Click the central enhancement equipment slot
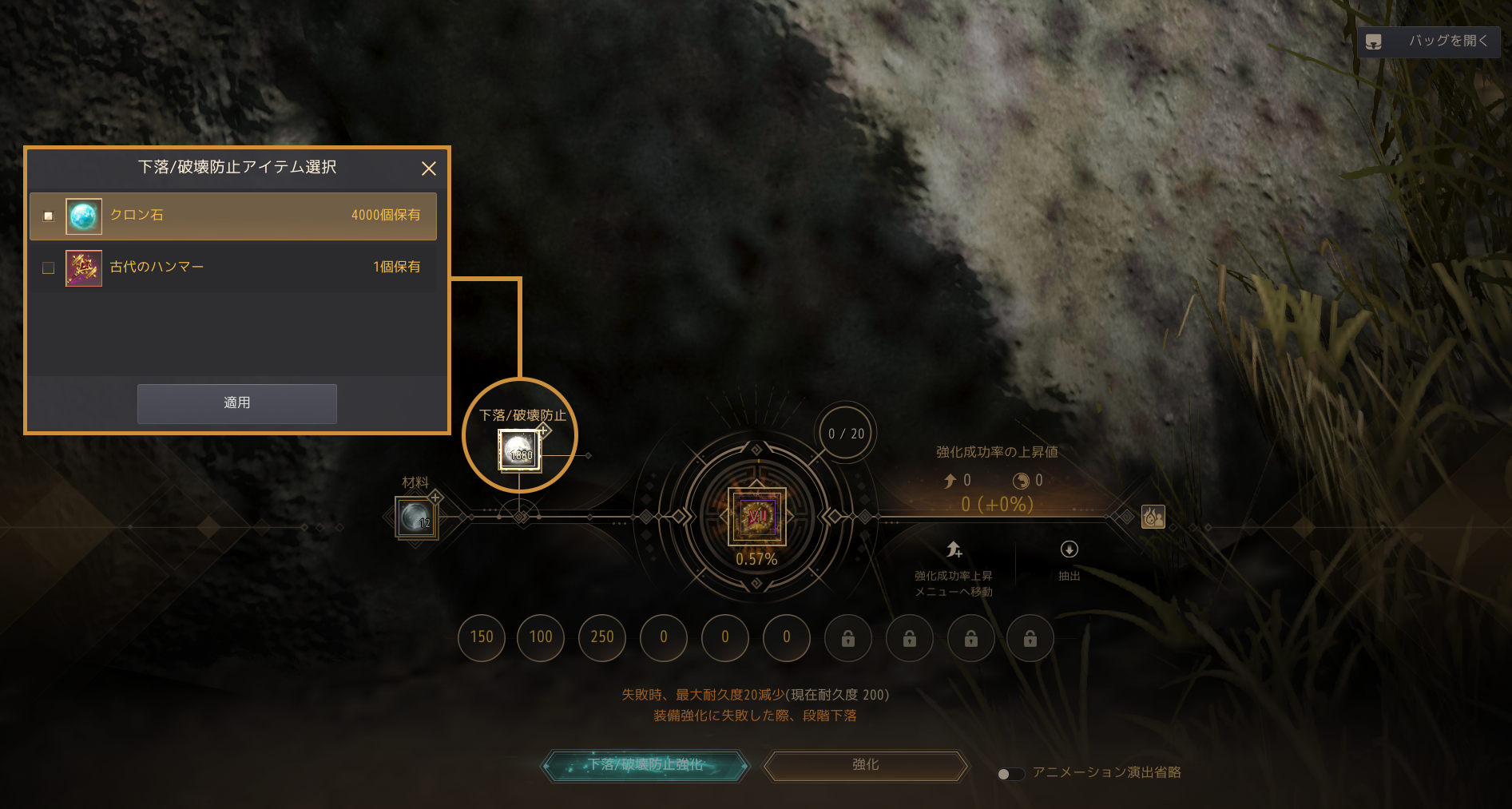The width and height of the screenshot is (1512, 809). pos(756,516)
